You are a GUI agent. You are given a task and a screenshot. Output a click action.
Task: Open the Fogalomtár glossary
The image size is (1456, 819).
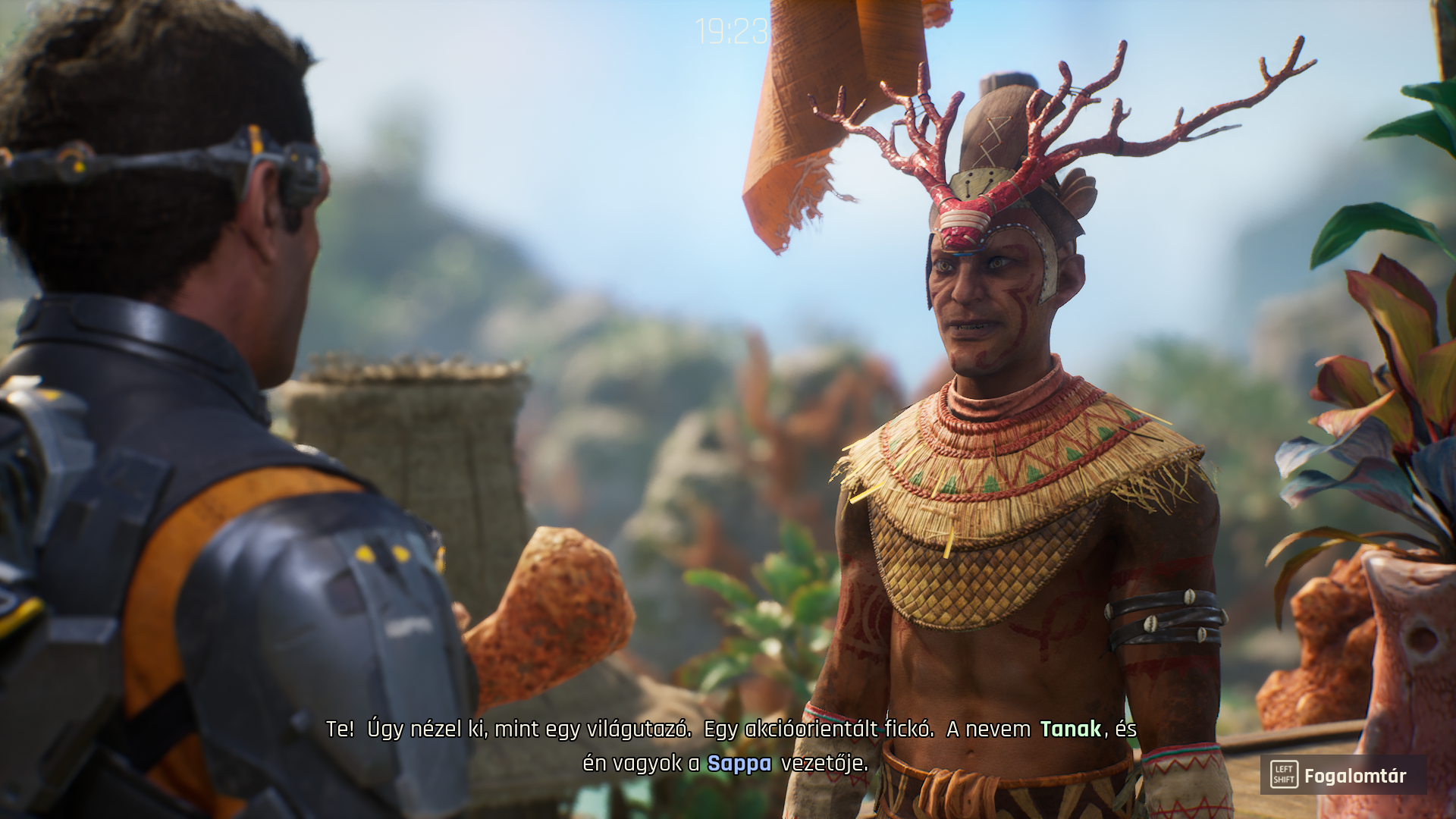[1342, 775]
